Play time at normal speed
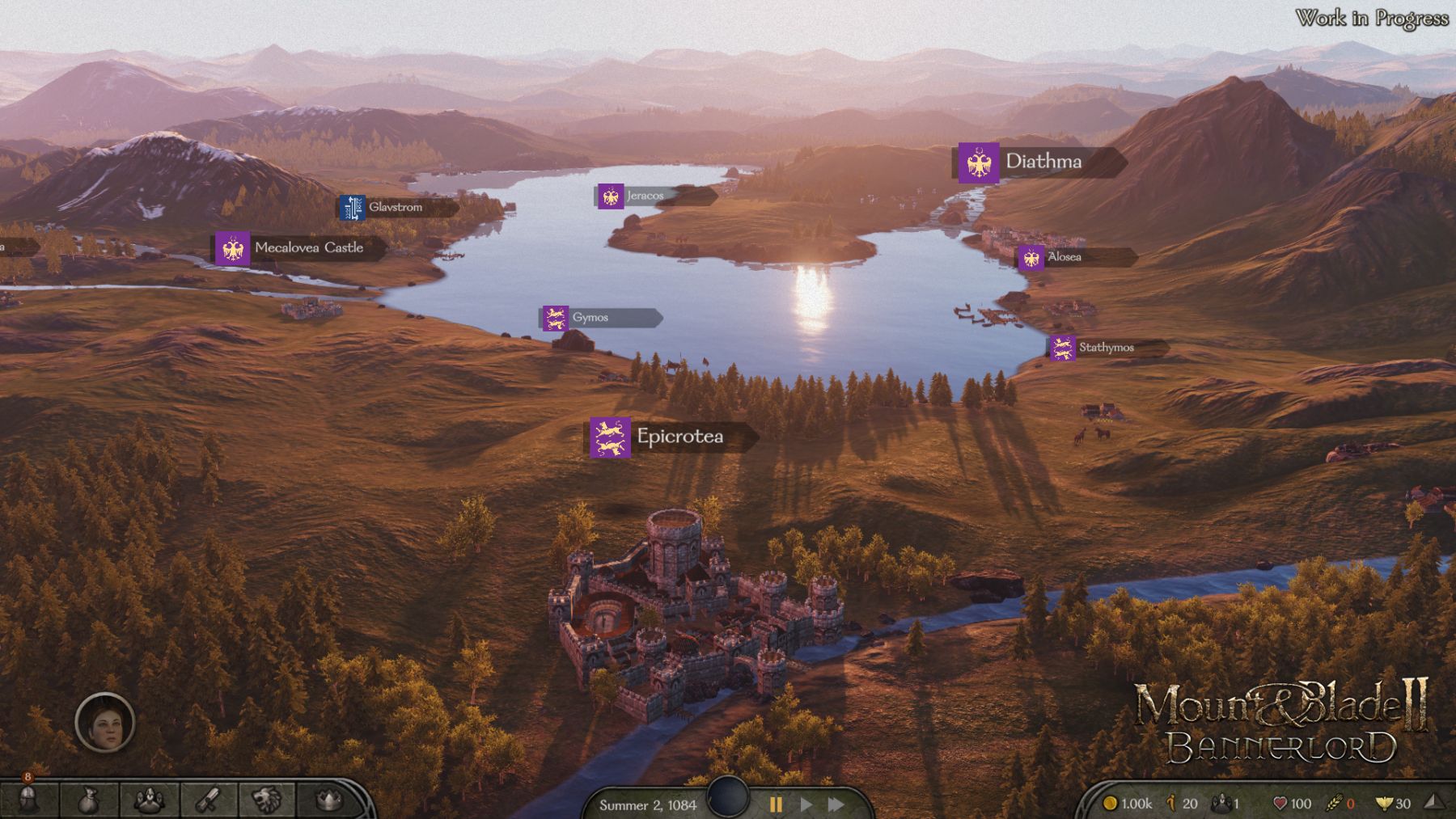The width and height of the screenshot is (1456, 819). coord(806,804)
